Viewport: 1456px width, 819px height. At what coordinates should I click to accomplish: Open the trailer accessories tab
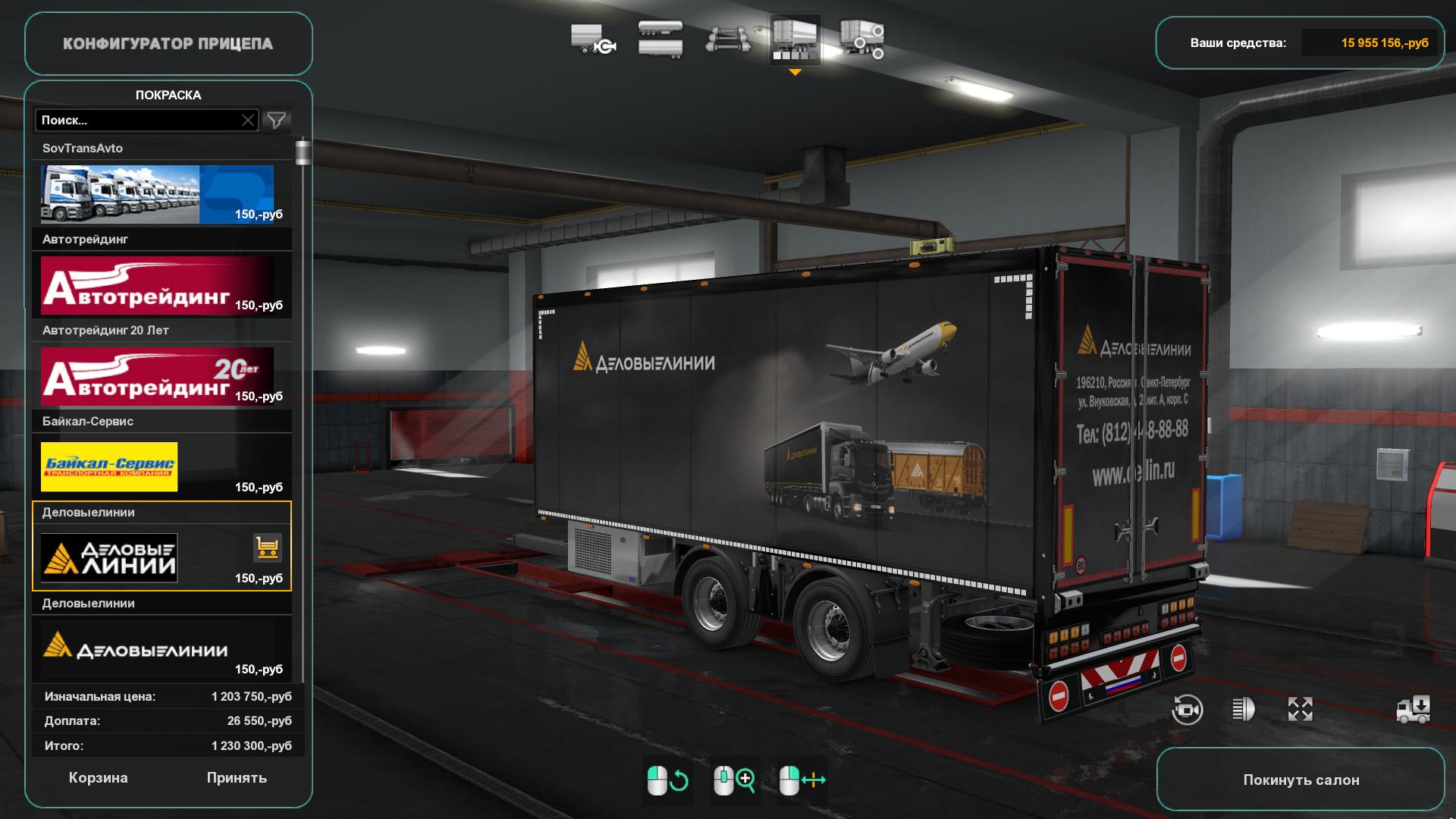[862, 39]
